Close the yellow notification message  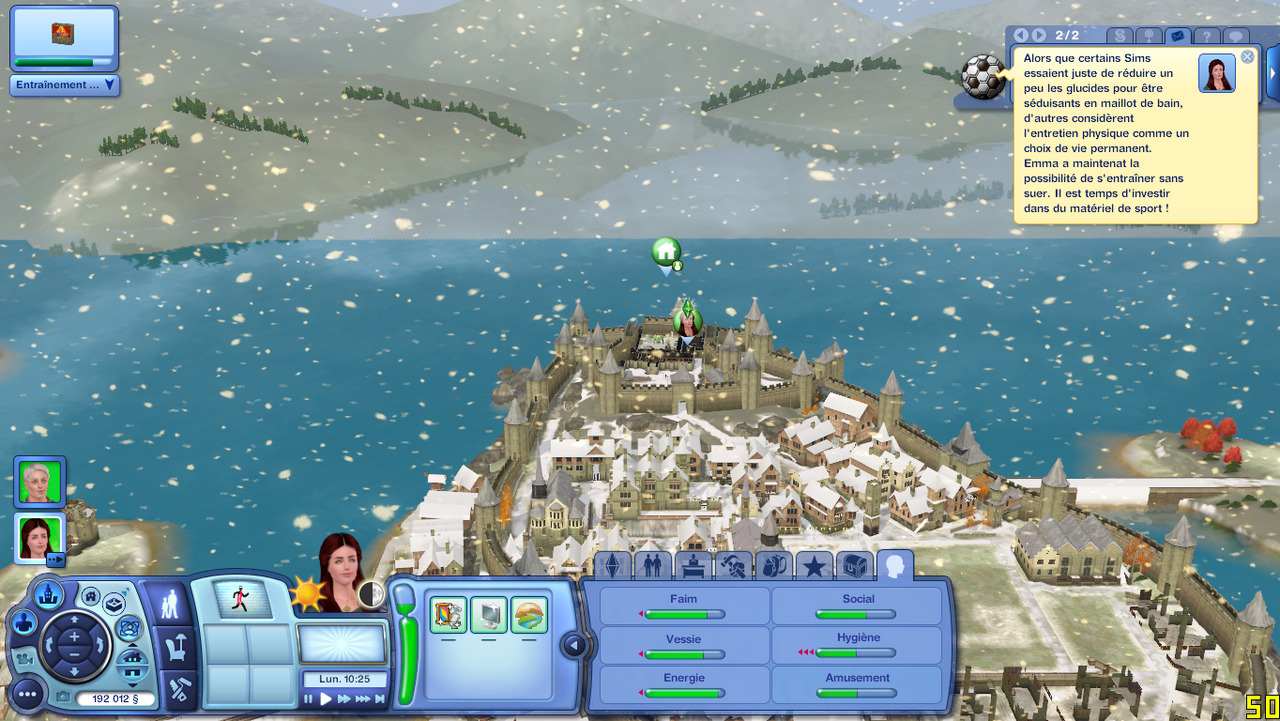point(1247,57)
